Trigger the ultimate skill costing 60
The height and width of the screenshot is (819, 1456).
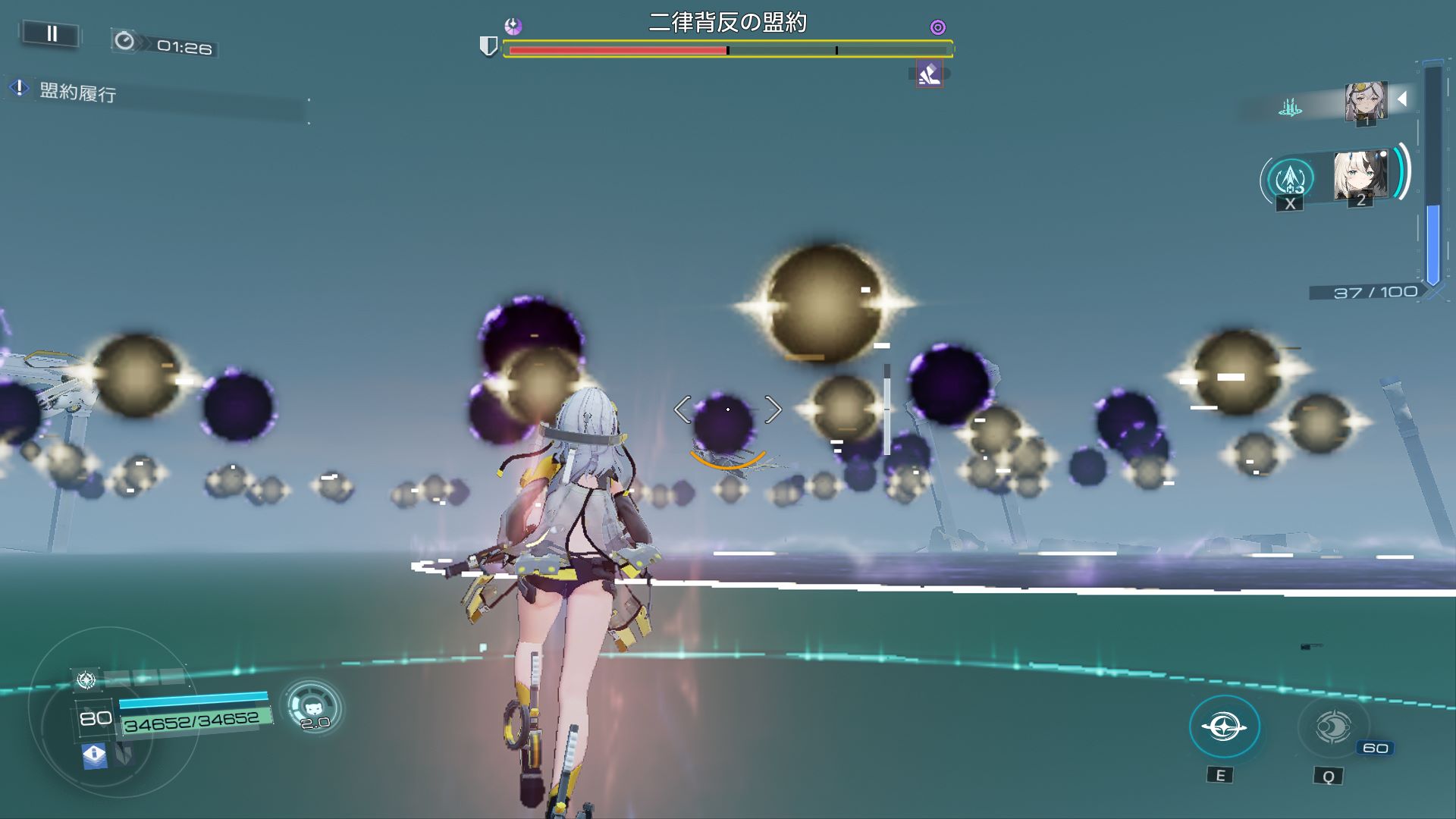coord(1332,728)
